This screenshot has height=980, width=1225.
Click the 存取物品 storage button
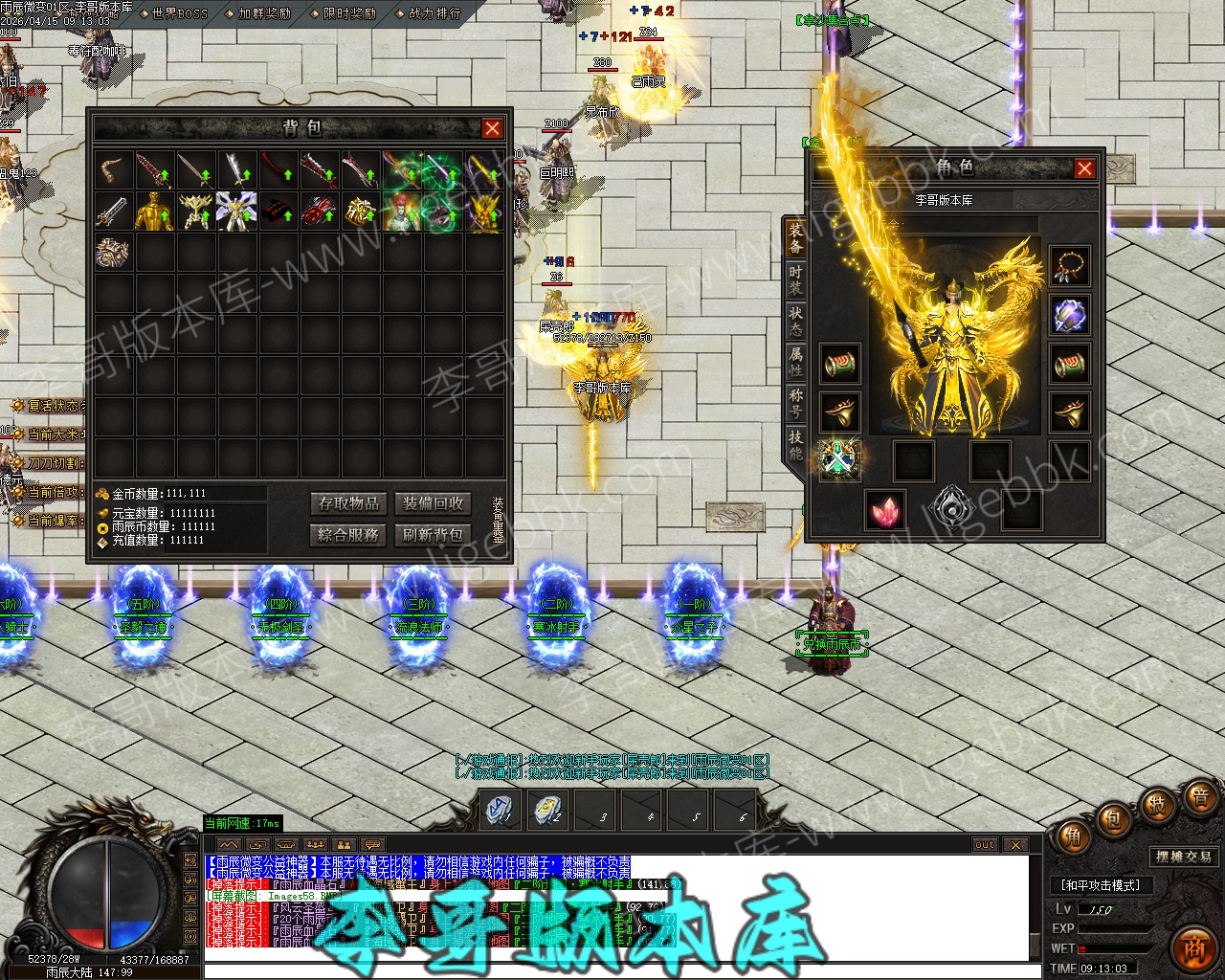[x=349, y=503]
